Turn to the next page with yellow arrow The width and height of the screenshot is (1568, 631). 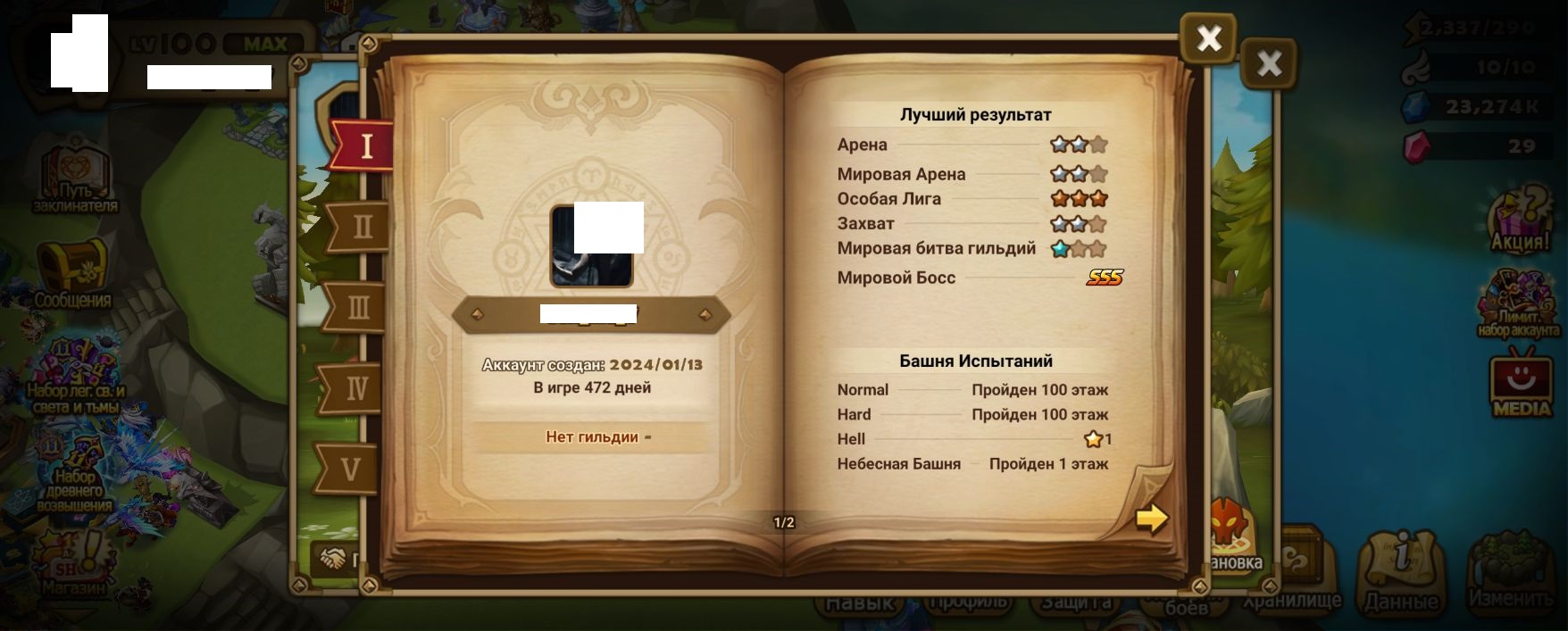pos(1152,518)
